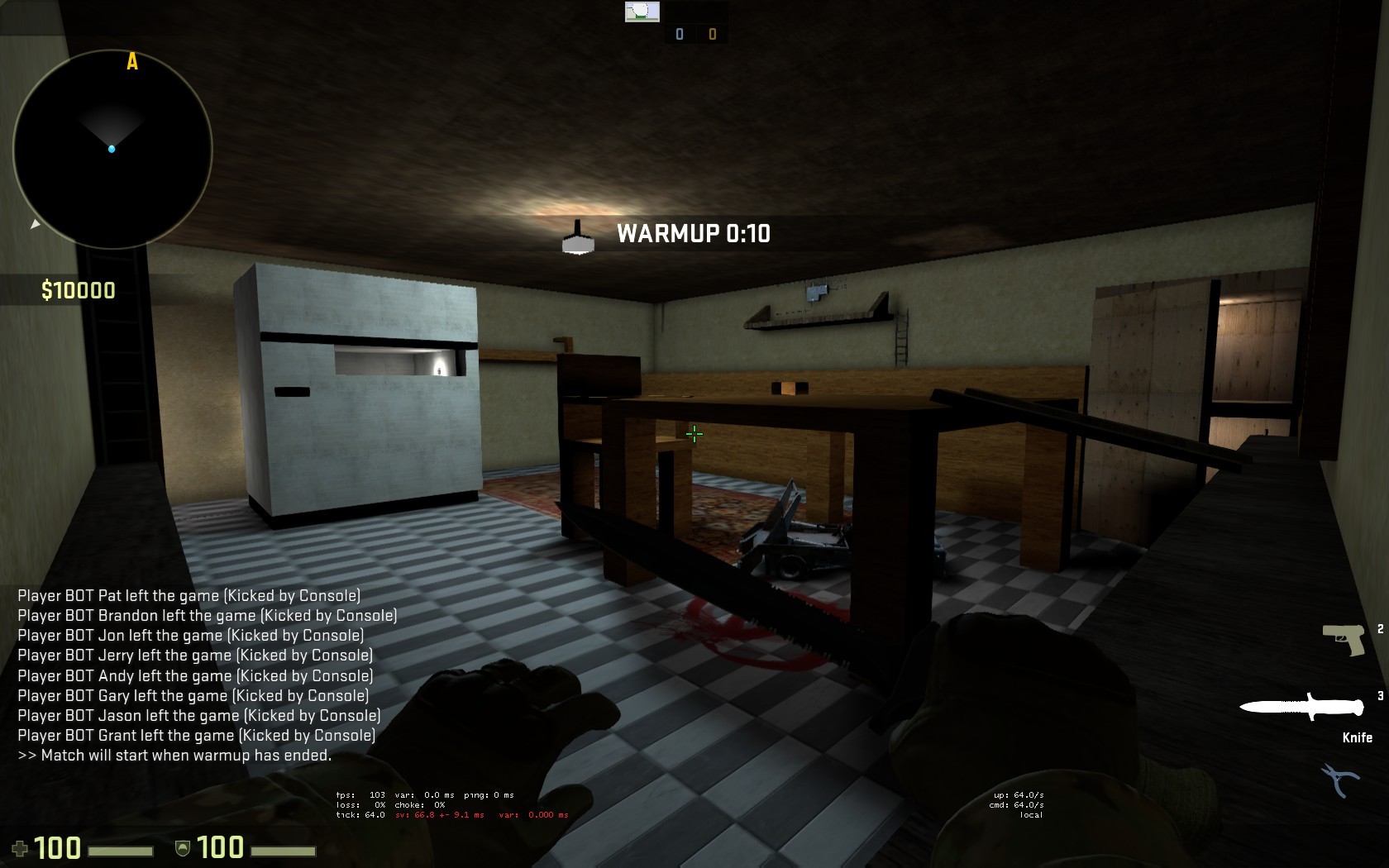Select the blue CT score zero on the scoreboard

click(x=678, y=33)
